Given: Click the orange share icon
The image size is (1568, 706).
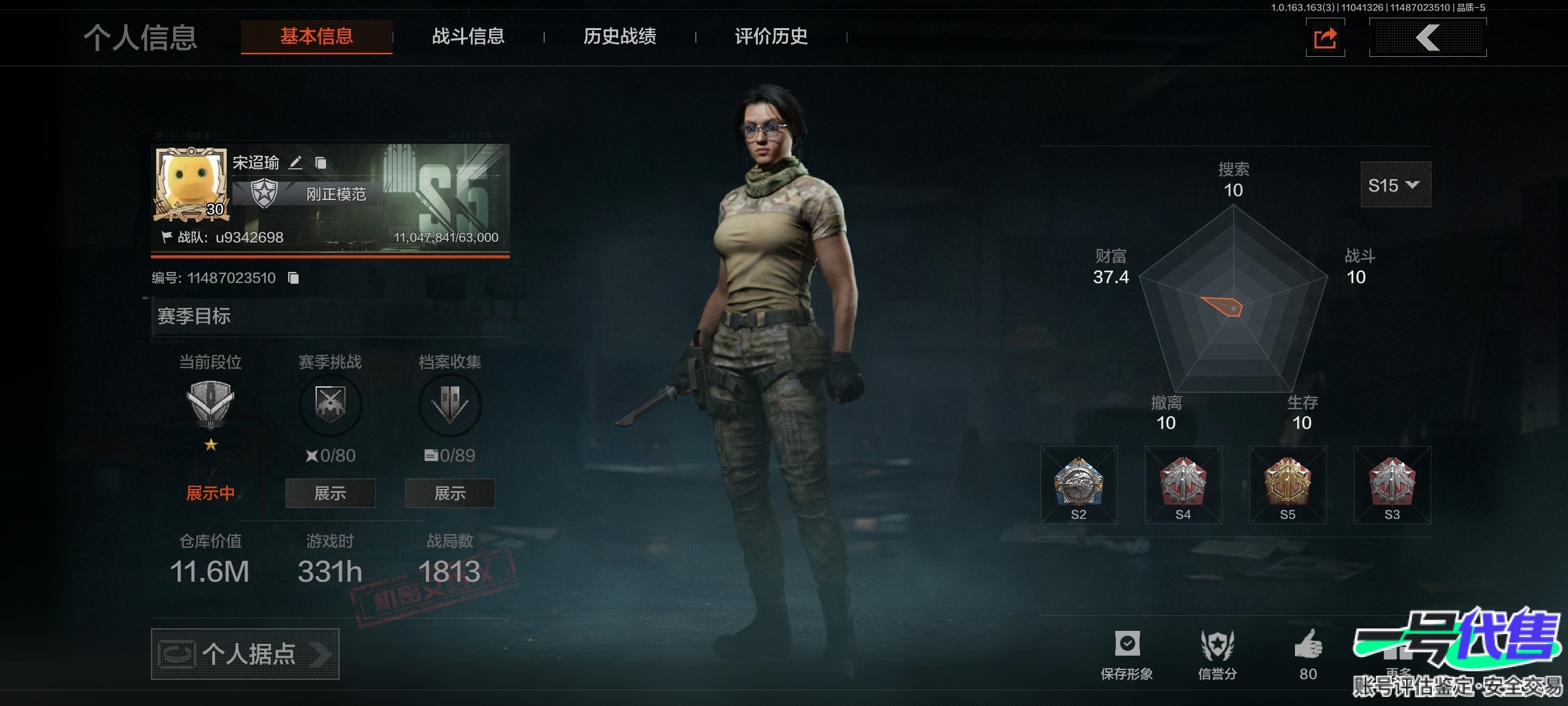Looking at the screenshot, I should (1325, 38).
